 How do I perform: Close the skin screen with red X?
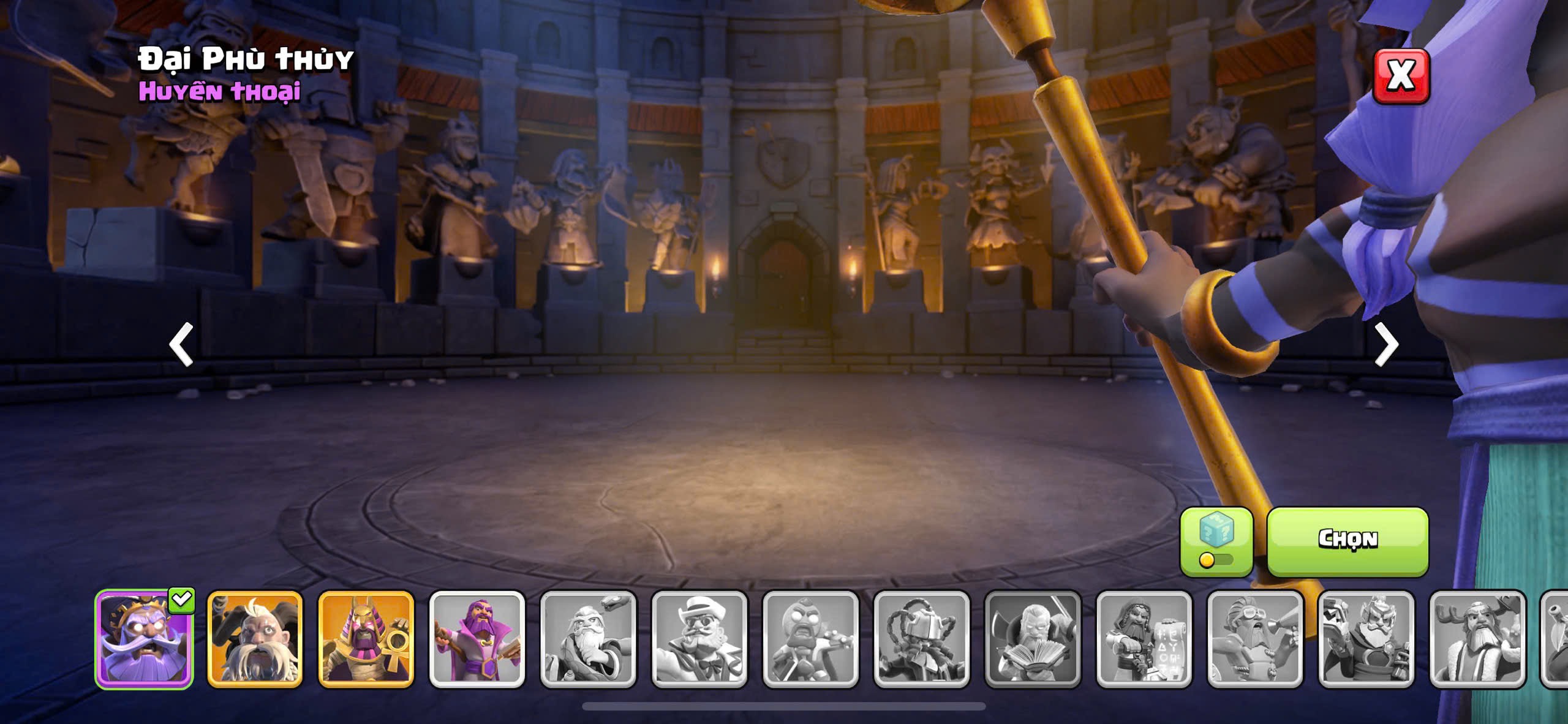[x=1401, y=76]
